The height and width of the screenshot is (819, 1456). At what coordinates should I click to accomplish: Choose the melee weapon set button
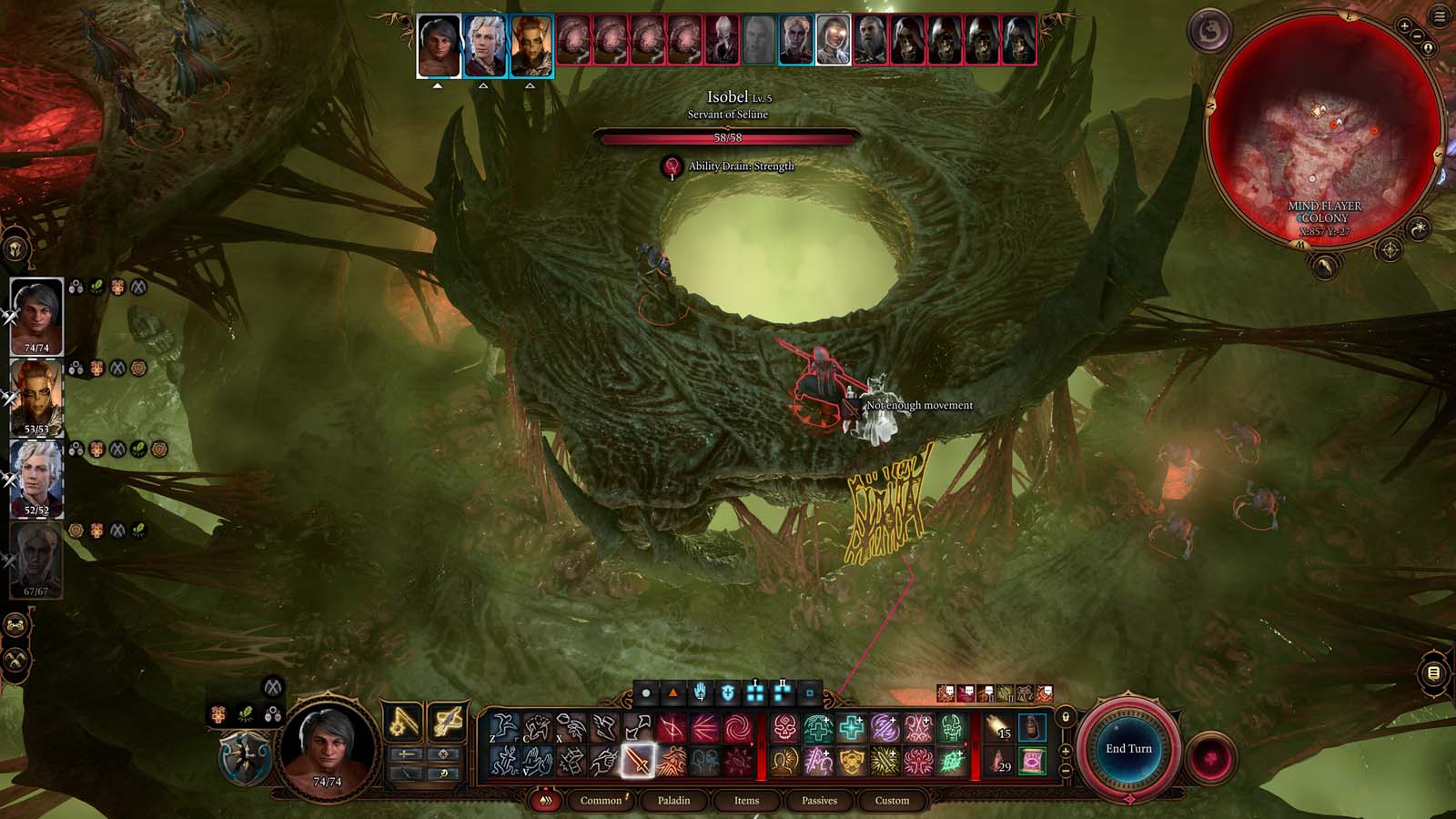[x=403, y=723]
